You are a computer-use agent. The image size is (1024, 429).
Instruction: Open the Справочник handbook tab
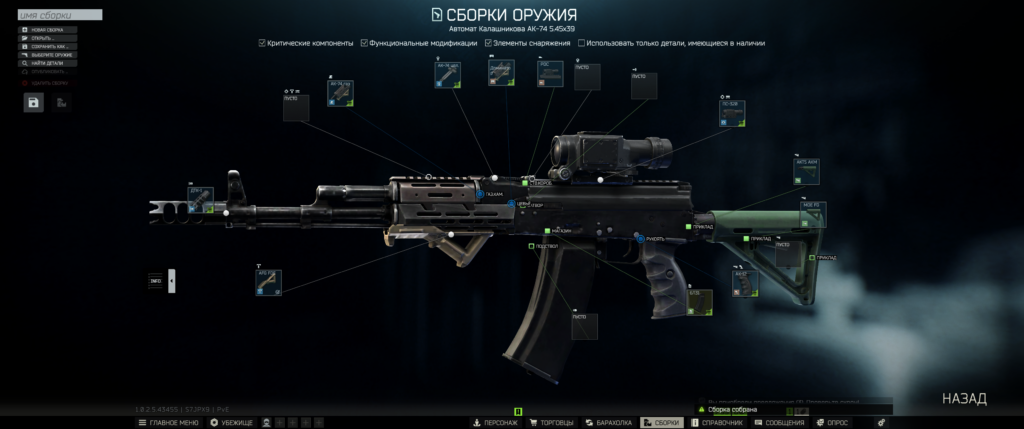(716, 423)
